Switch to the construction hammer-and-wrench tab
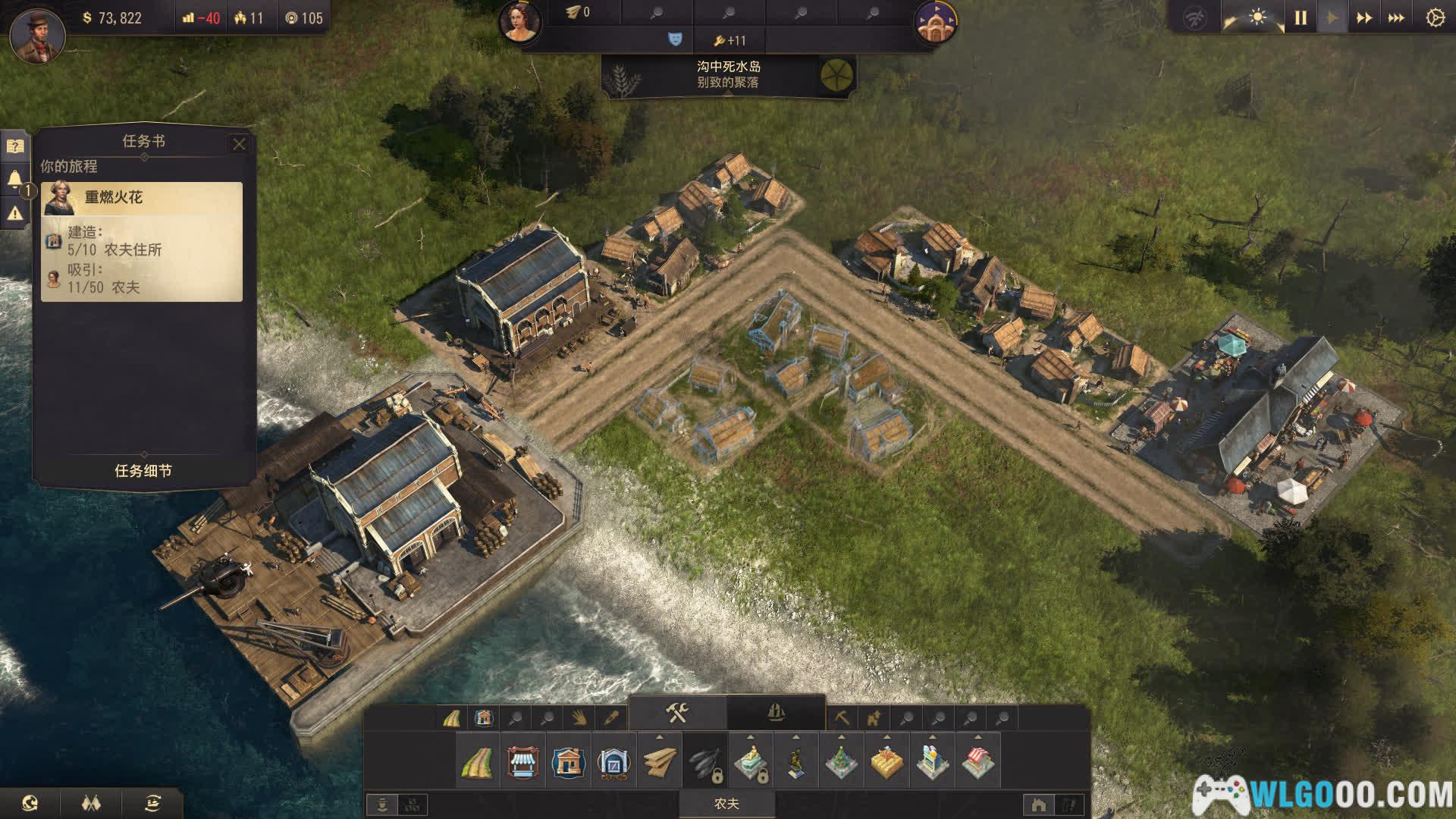The image size is (1456, 819). coord(677,713)
